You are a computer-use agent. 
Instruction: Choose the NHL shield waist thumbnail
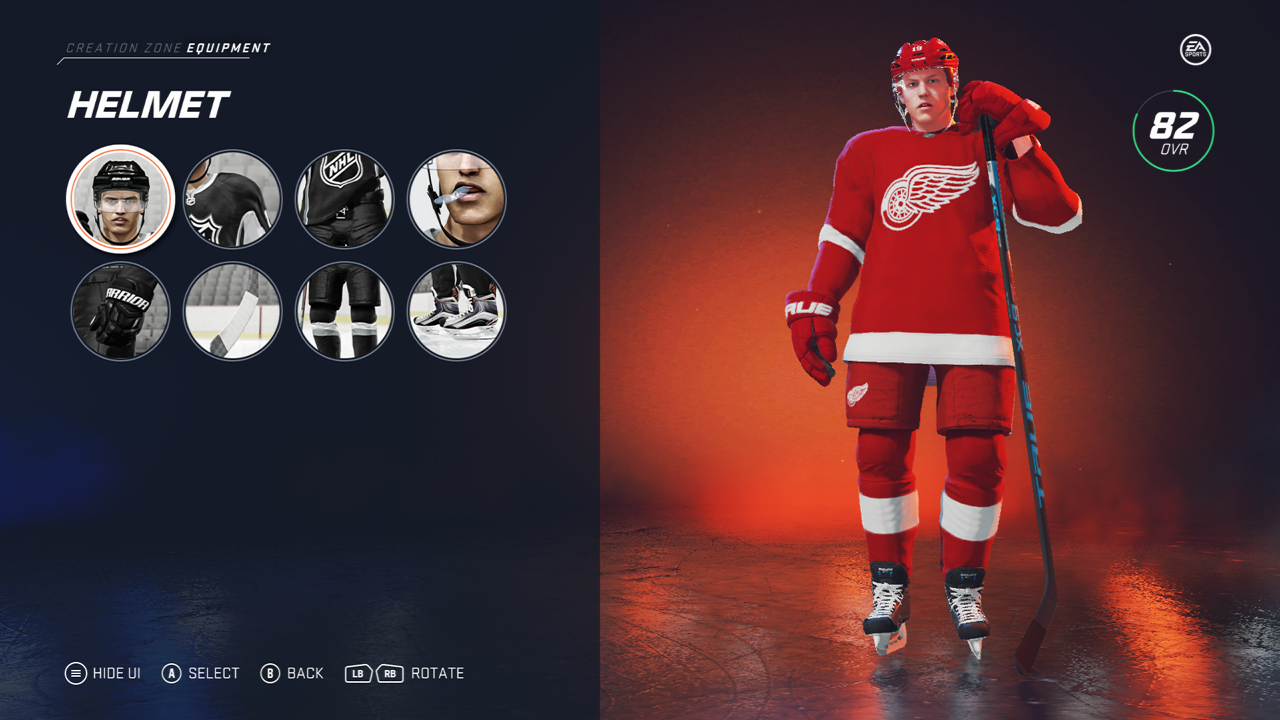click(x=345, y=199)
